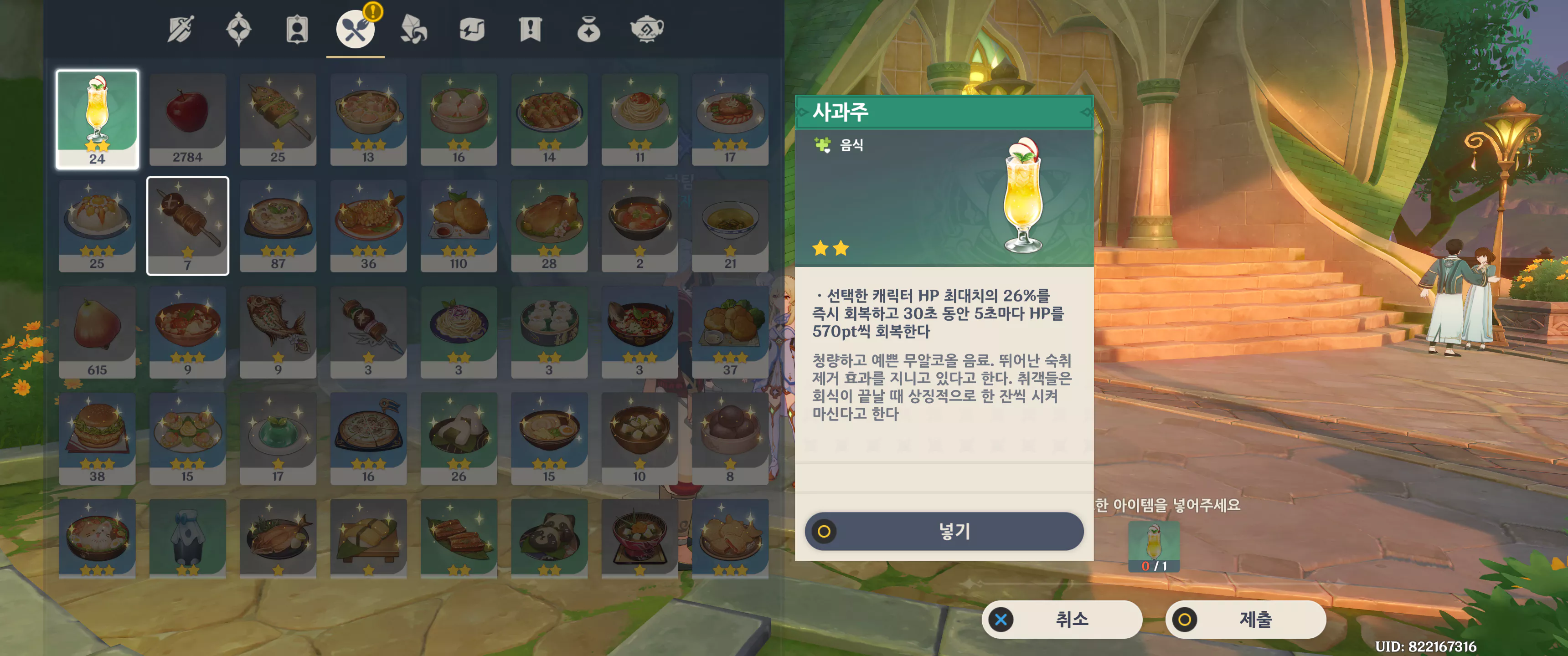Cancel with the 취소 button
Viewport: 1568px width, 656px height.
(1061, 620)
